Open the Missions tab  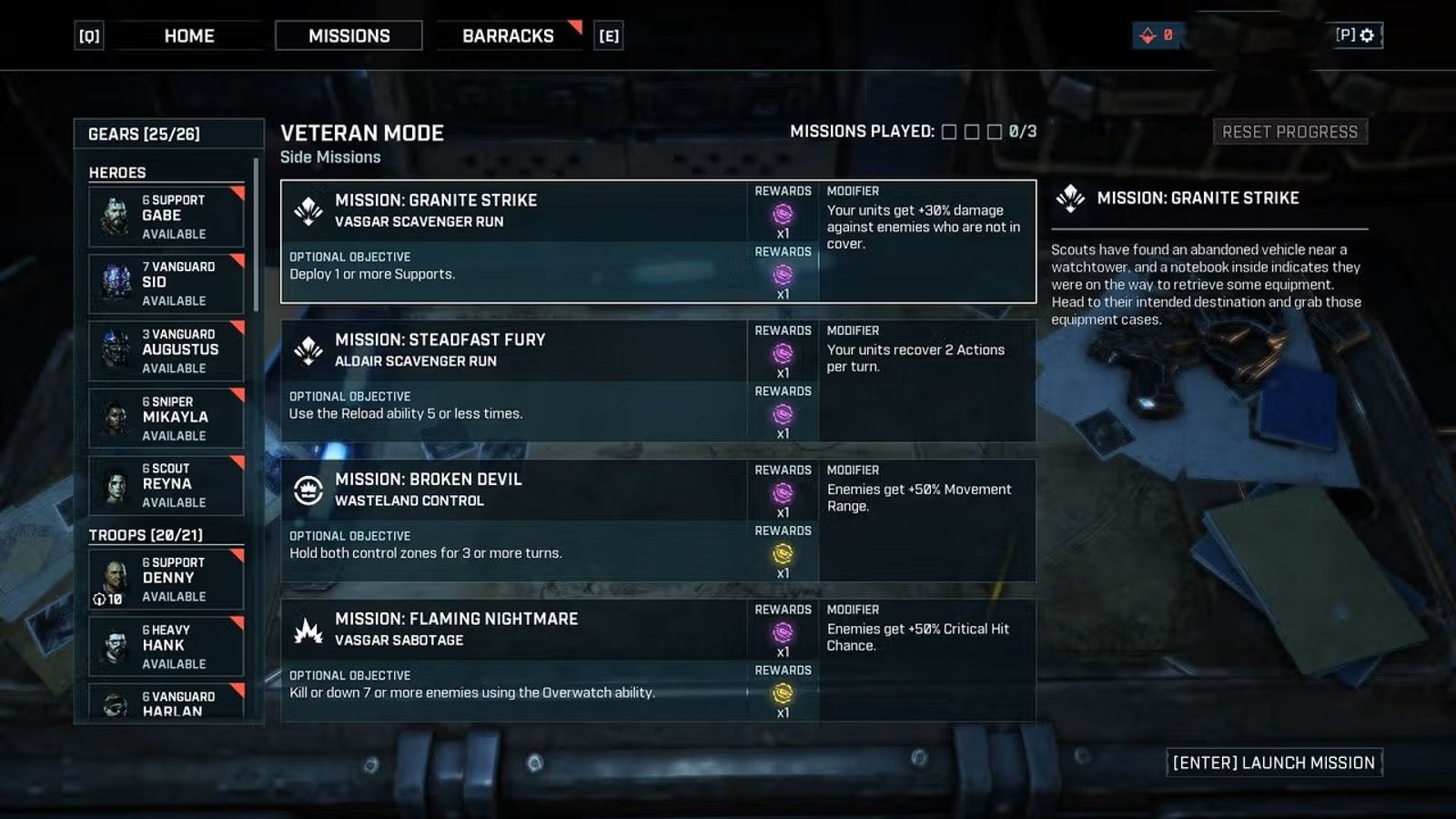point(349,36)
